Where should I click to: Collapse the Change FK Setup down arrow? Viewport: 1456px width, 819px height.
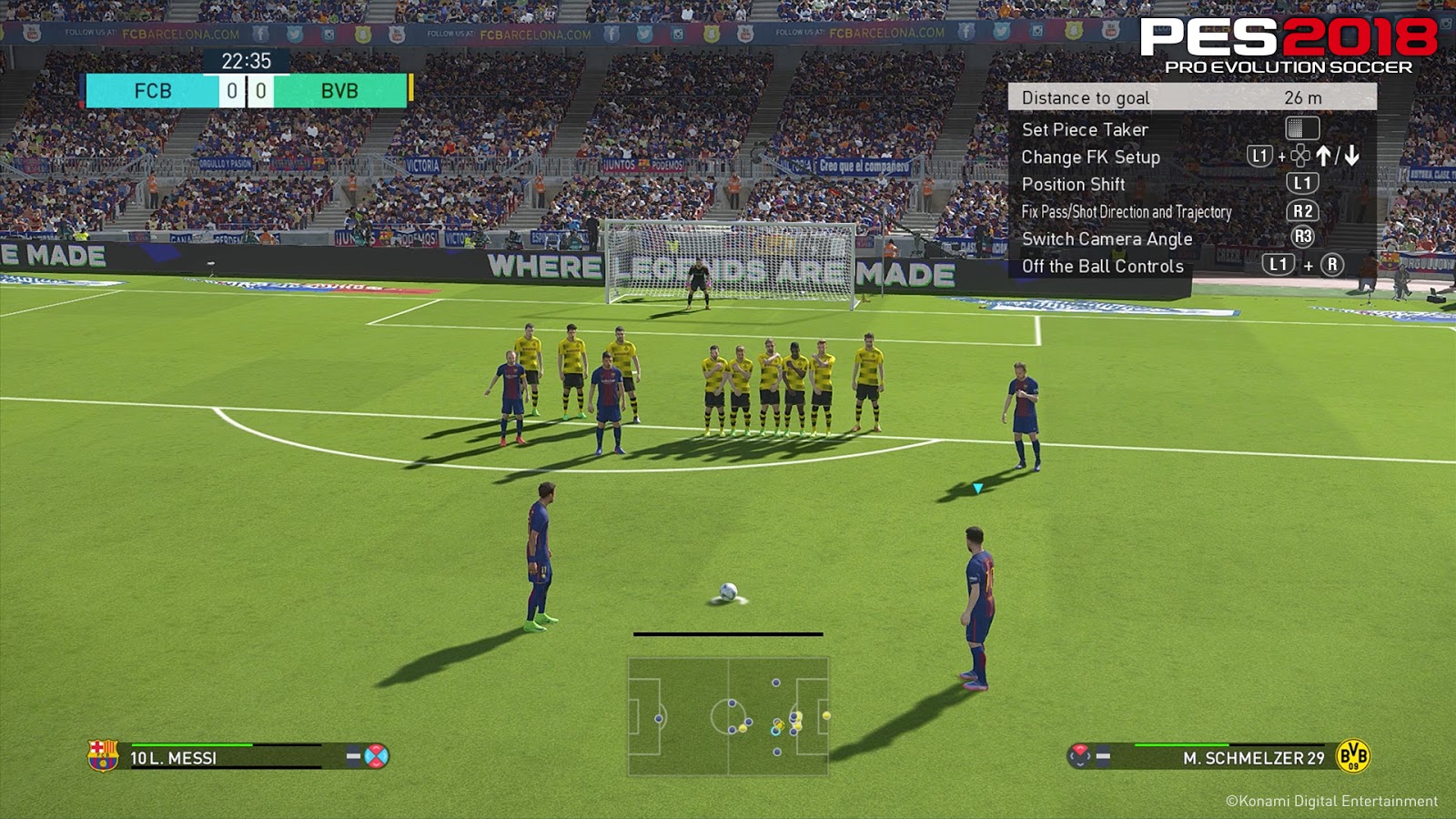1350,157
